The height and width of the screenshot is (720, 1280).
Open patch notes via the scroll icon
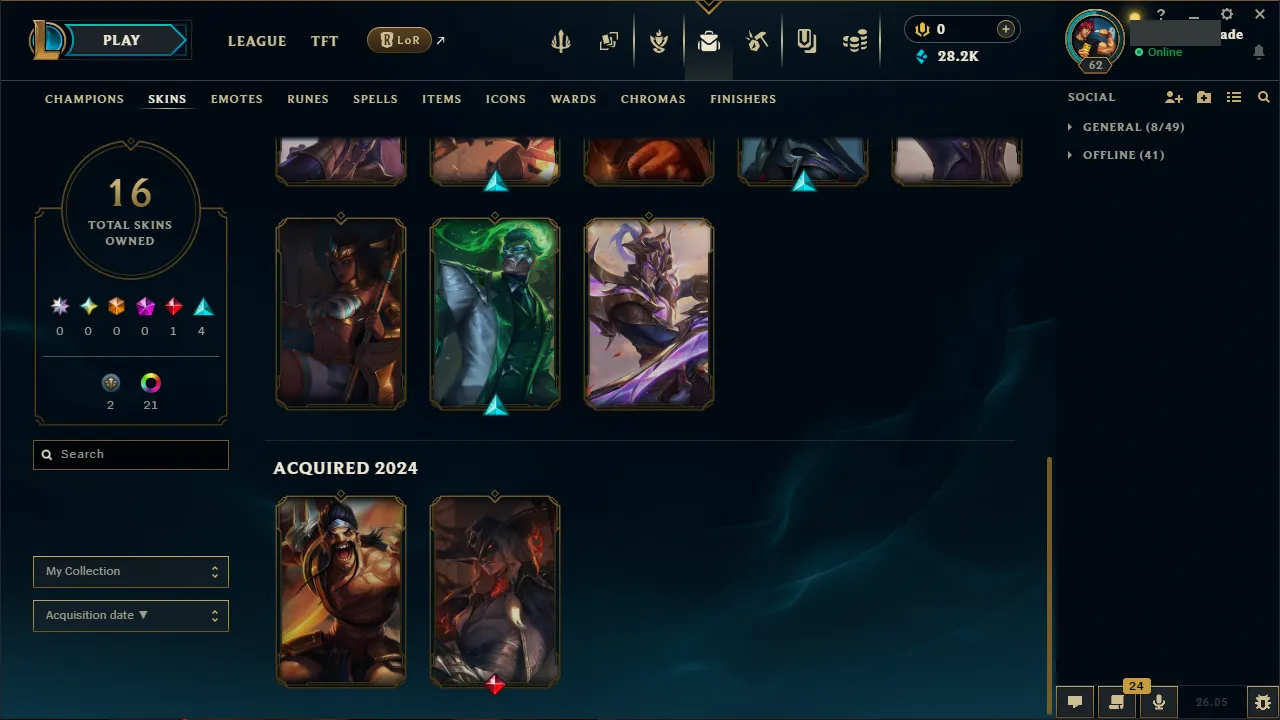(1114, 701)
